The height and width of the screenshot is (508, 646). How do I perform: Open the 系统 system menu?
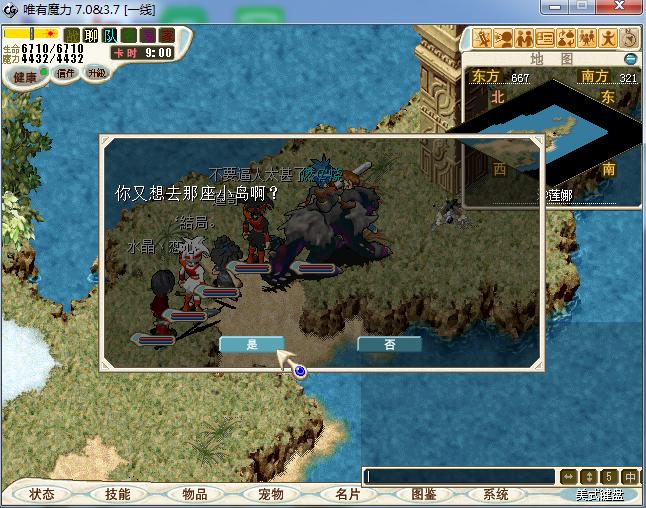(496, 494)
